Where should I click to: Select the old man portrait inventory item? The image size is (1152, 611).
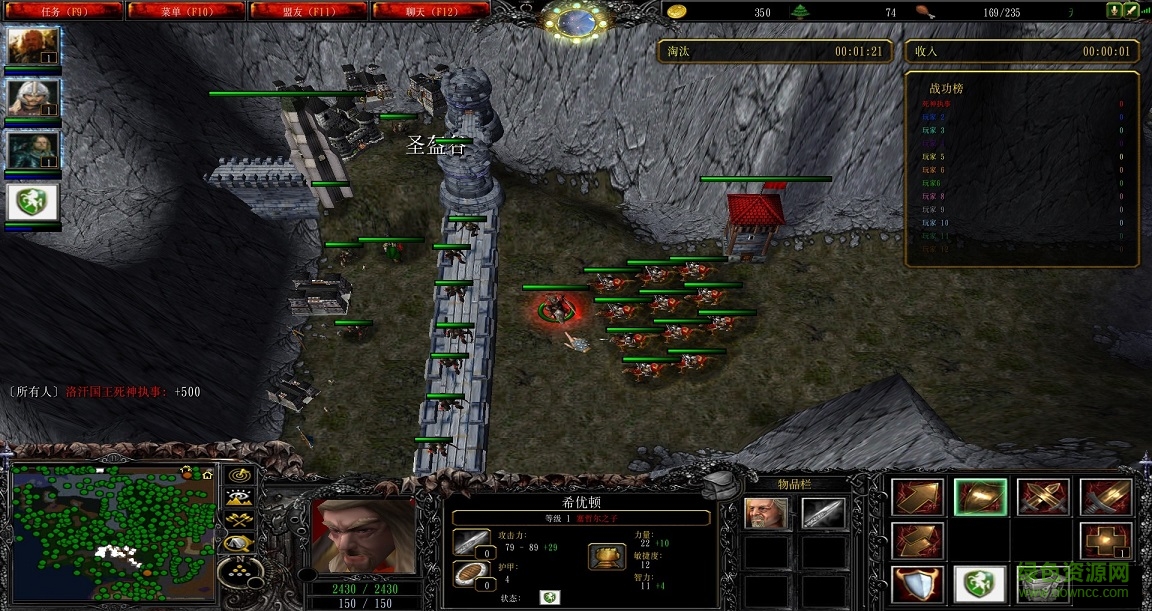tap(767, 514)
